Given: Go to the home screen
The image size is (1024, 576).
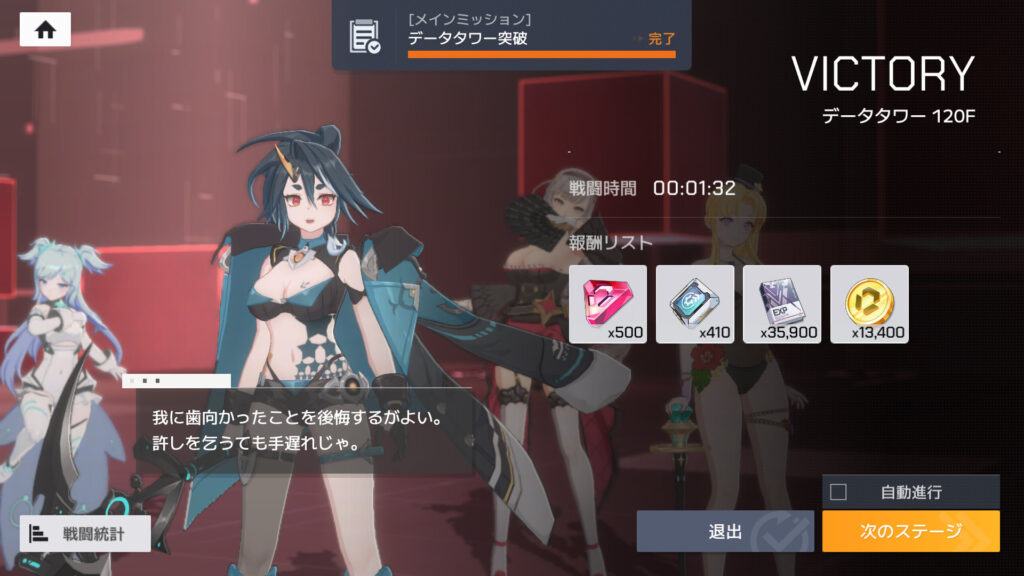Looking at the screenshot, I should click(45, 29).
